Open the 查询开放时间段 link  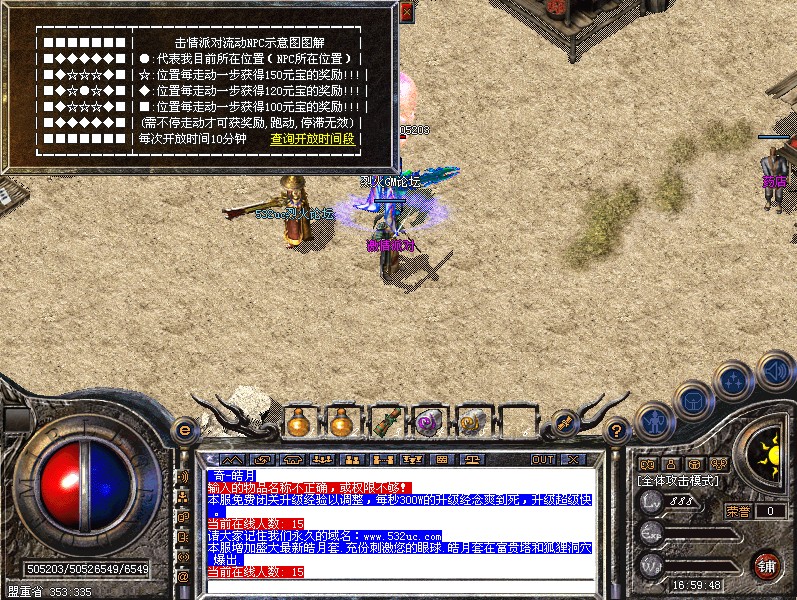(313, 139)
